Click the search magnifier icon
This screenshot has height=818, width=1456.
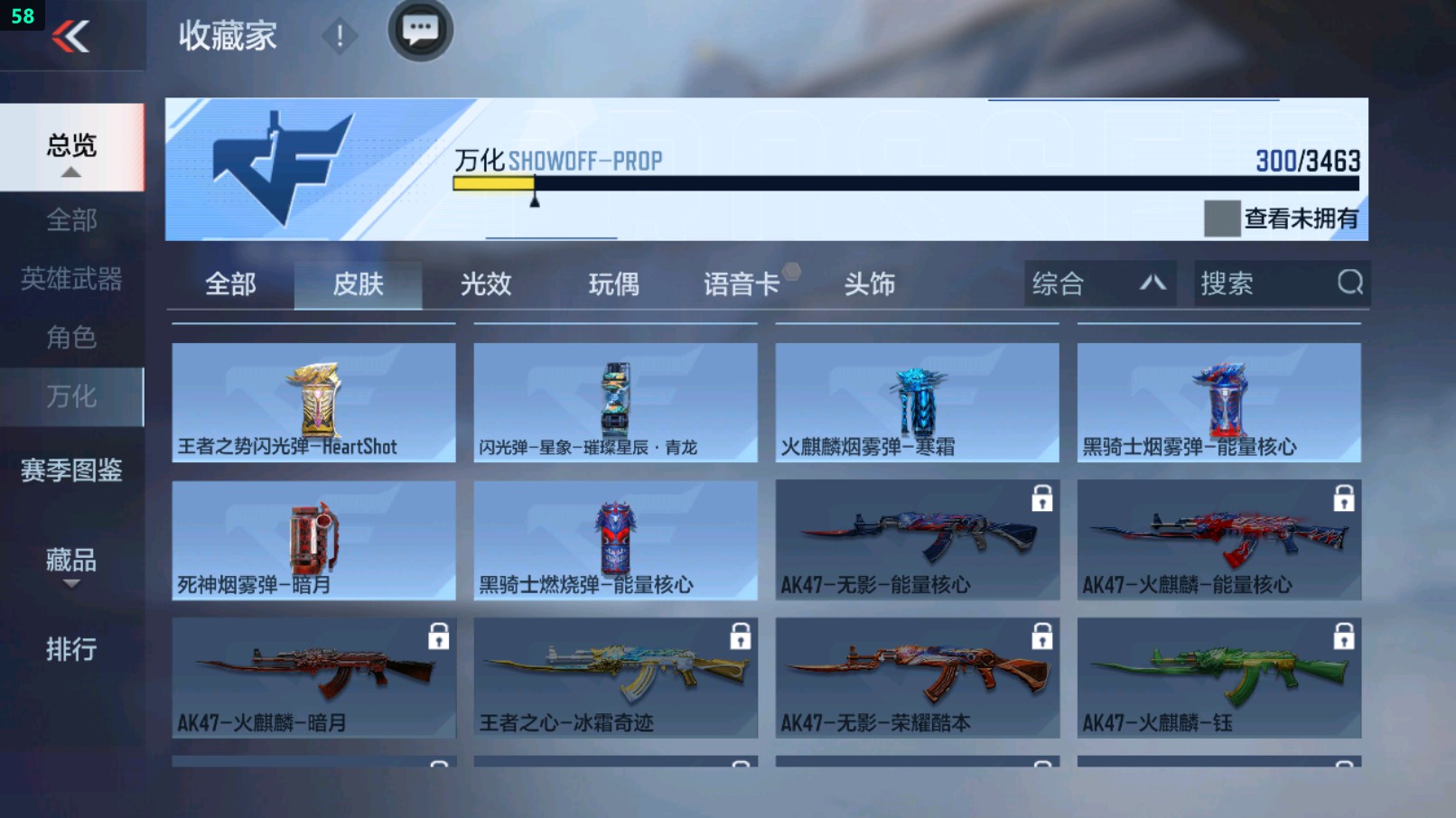pyautogui.click(x=1349, y=284)
